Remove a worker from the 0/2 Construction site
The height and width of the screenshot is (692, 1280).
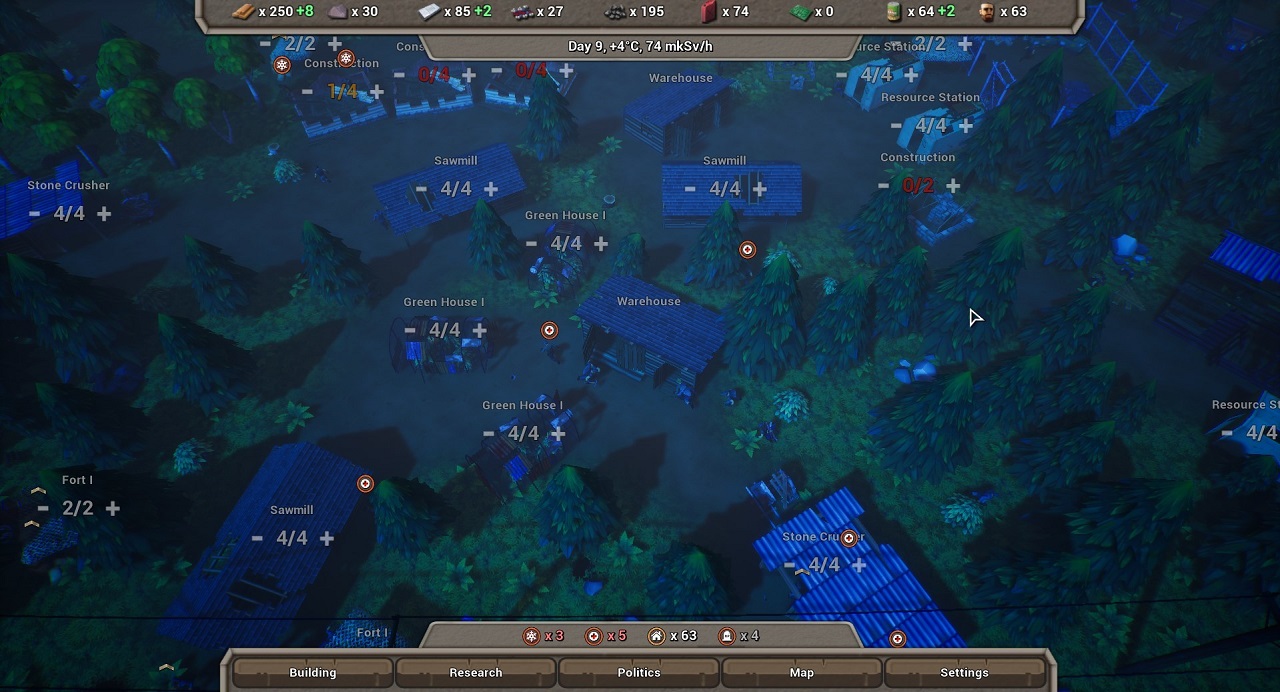883,186
